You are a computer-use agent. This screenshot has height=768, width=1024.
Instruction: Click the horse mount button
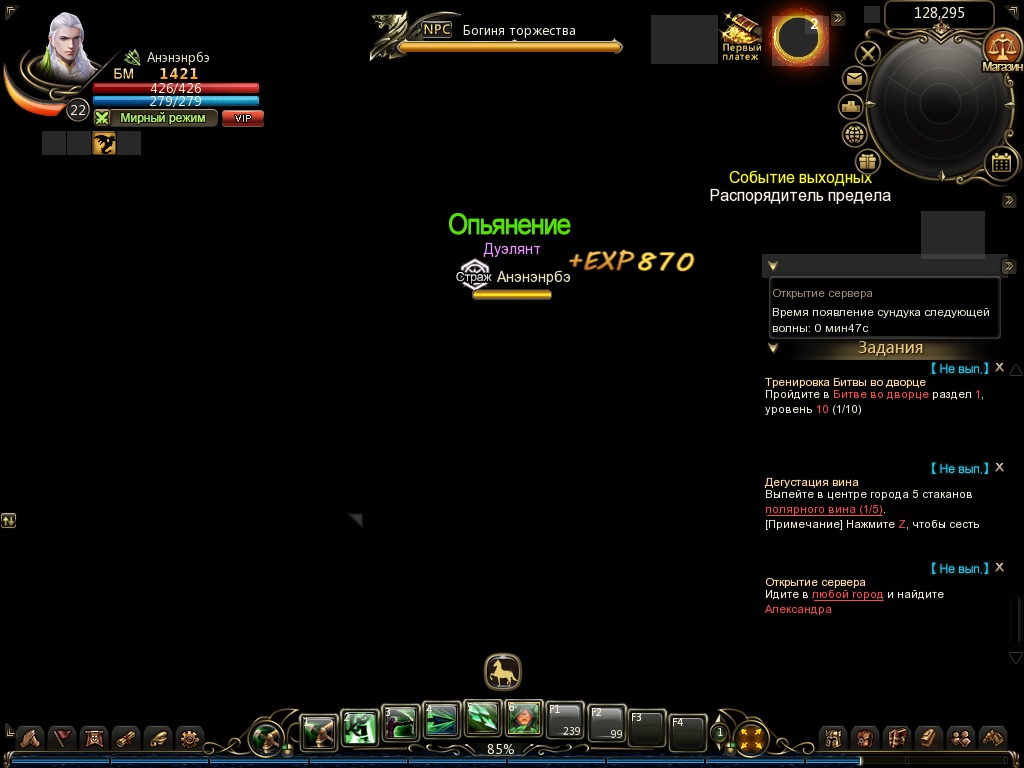coord(503,672)
